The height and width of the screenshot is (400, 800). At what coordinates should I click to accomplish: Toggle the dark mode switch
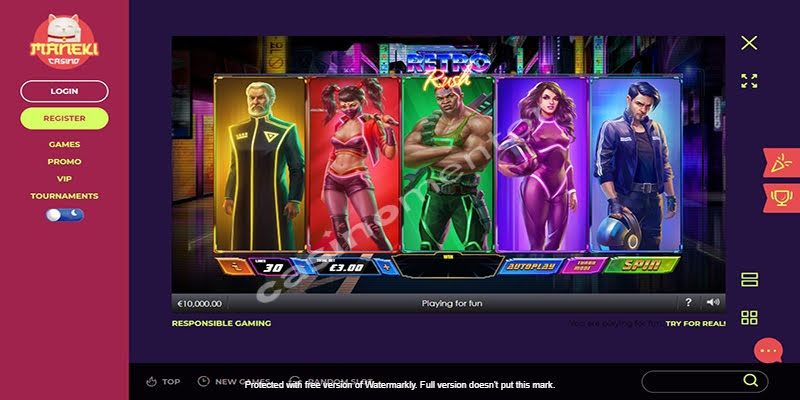pyautogui.click(x=65, y=214)
